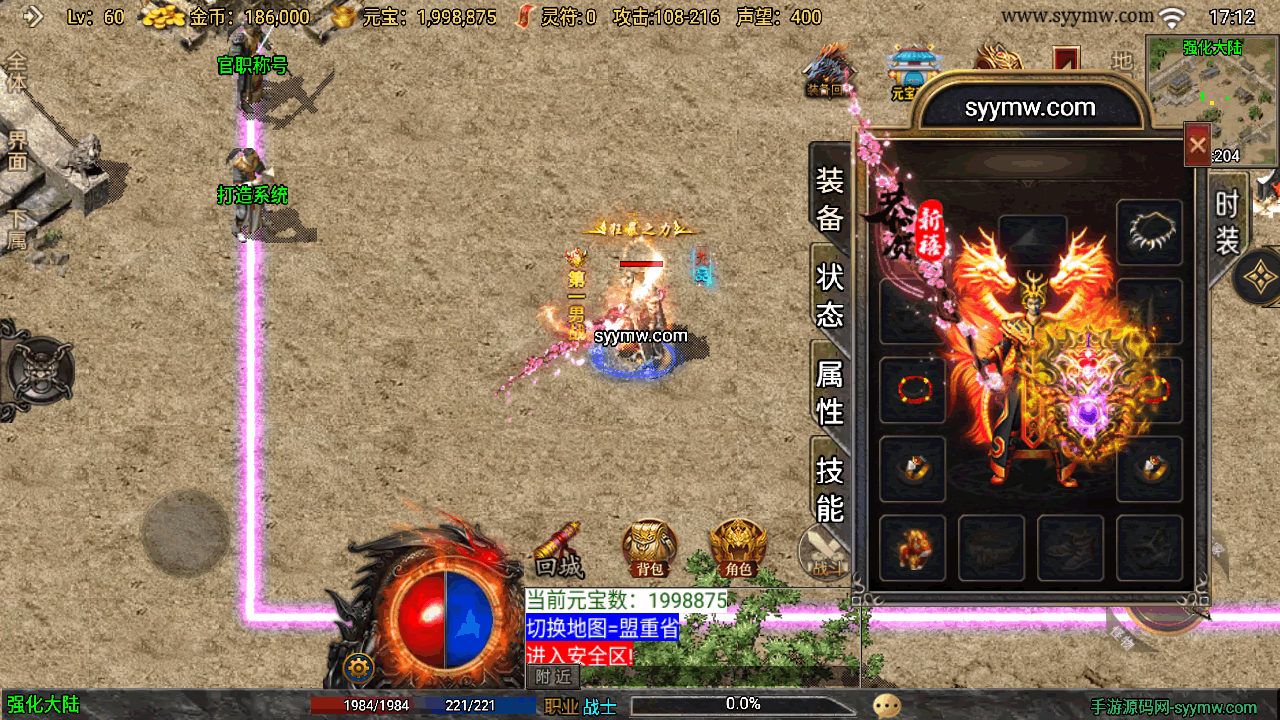The width and height of the screenshot is (1280, 720).
Task: Open the 时装 fashion tab
Action: pyautogui.click(x=1227, y=222)
